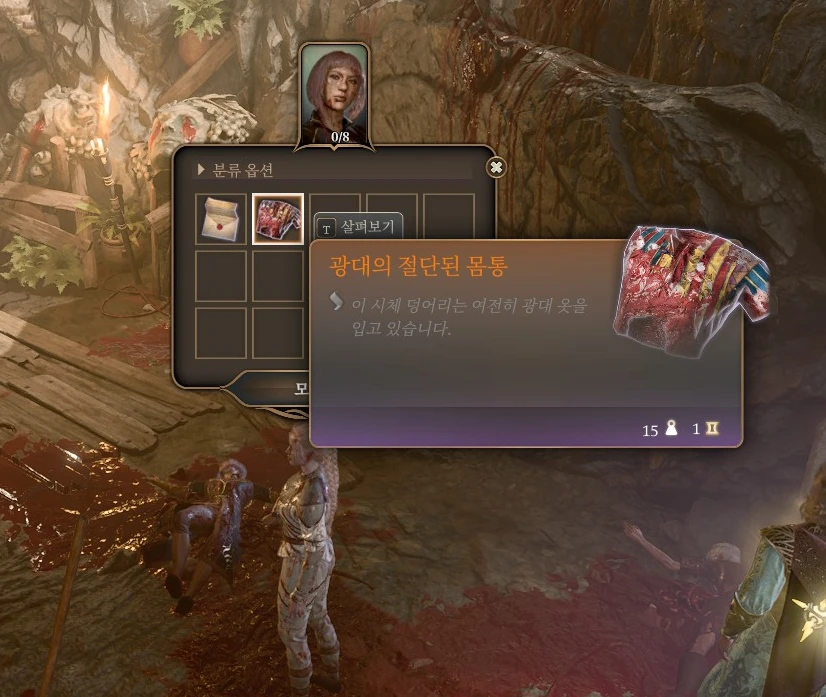The image size is (826, 697).
Task: Click the character portrait above the container
Action: (x=335, y=92)
